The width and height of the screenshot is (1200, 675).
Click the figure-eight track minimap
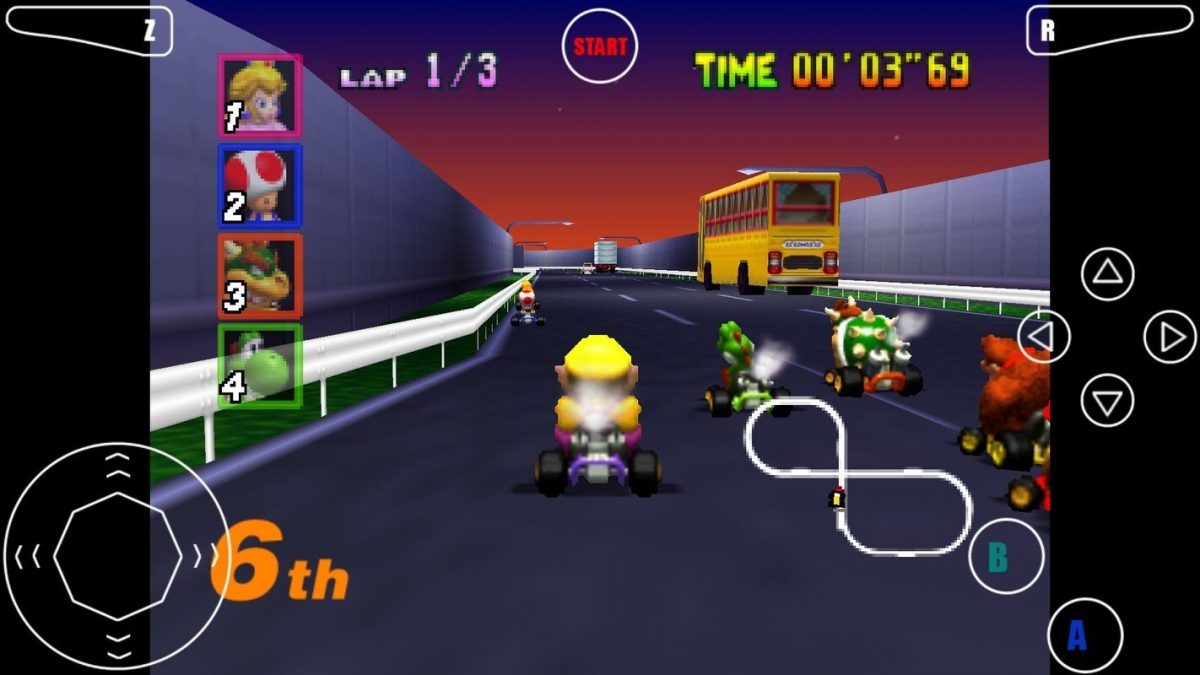[857, 476]
